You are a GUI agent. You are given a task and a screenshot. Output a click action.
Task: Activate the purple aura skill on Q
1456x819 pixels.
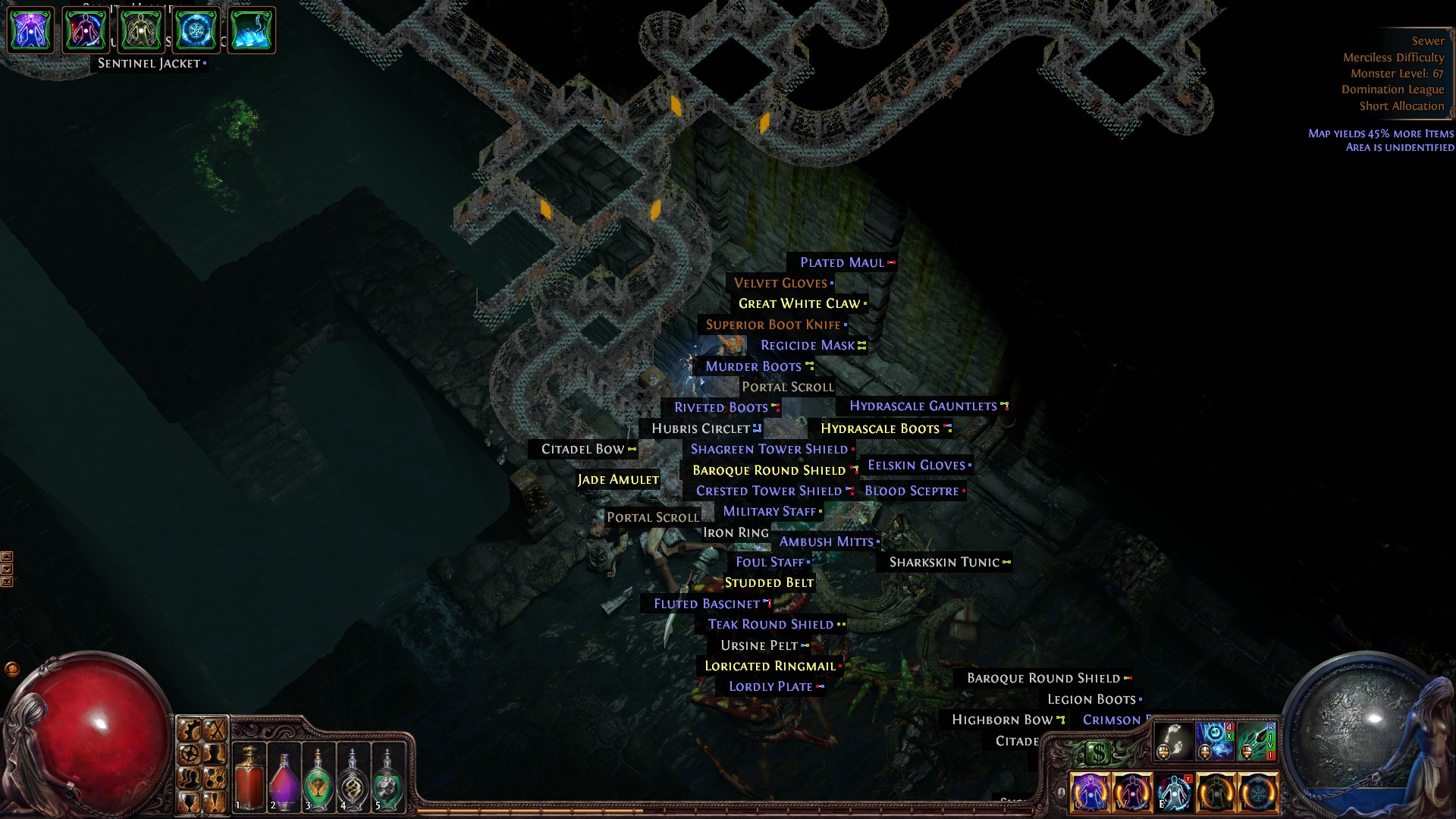1090,792
